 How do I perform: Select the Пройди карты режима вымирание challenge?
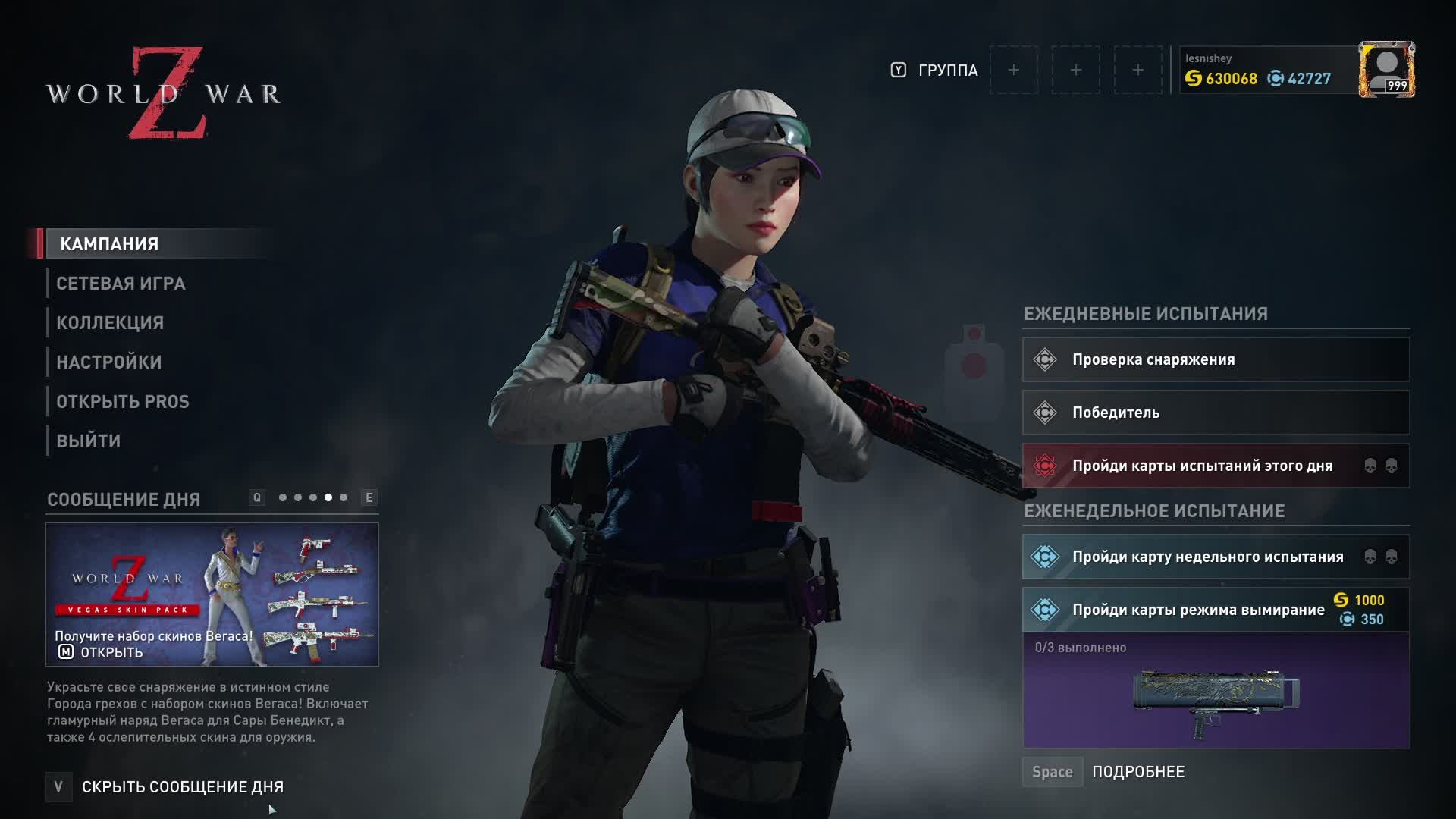tap(1198, 610)
